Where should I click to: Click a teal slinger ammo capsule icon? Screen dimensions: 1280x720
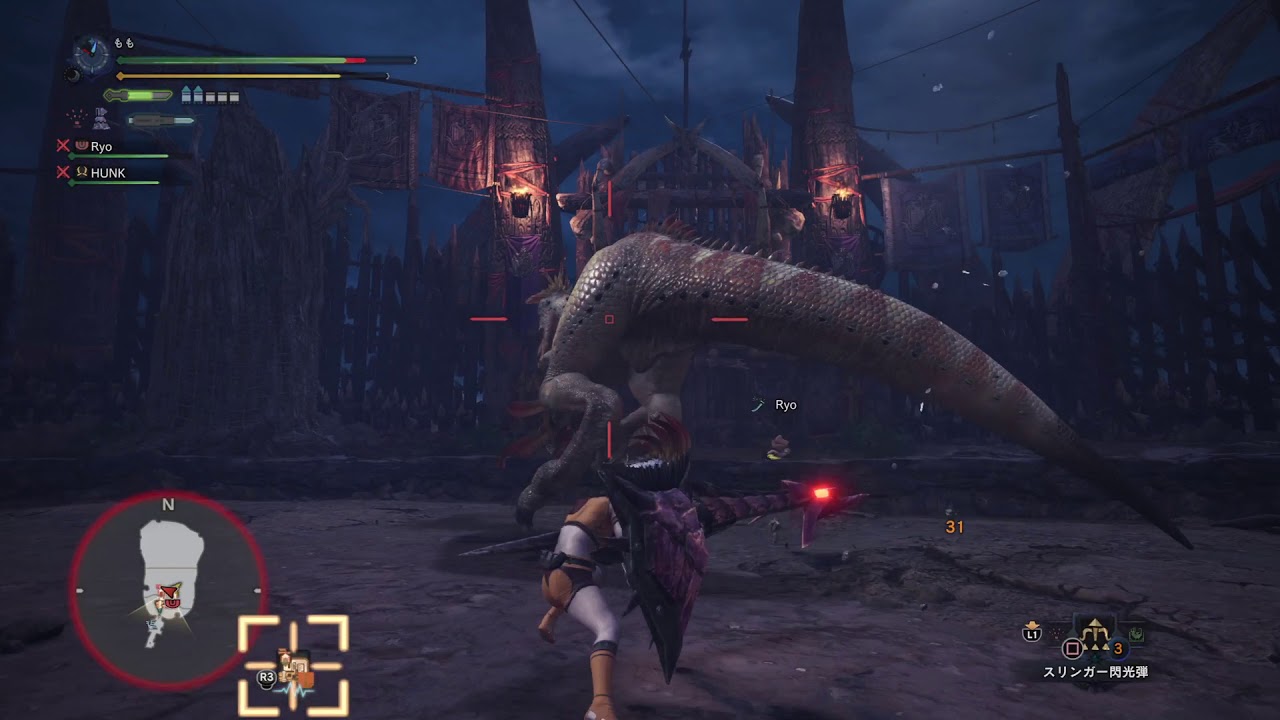pos(186,94)
